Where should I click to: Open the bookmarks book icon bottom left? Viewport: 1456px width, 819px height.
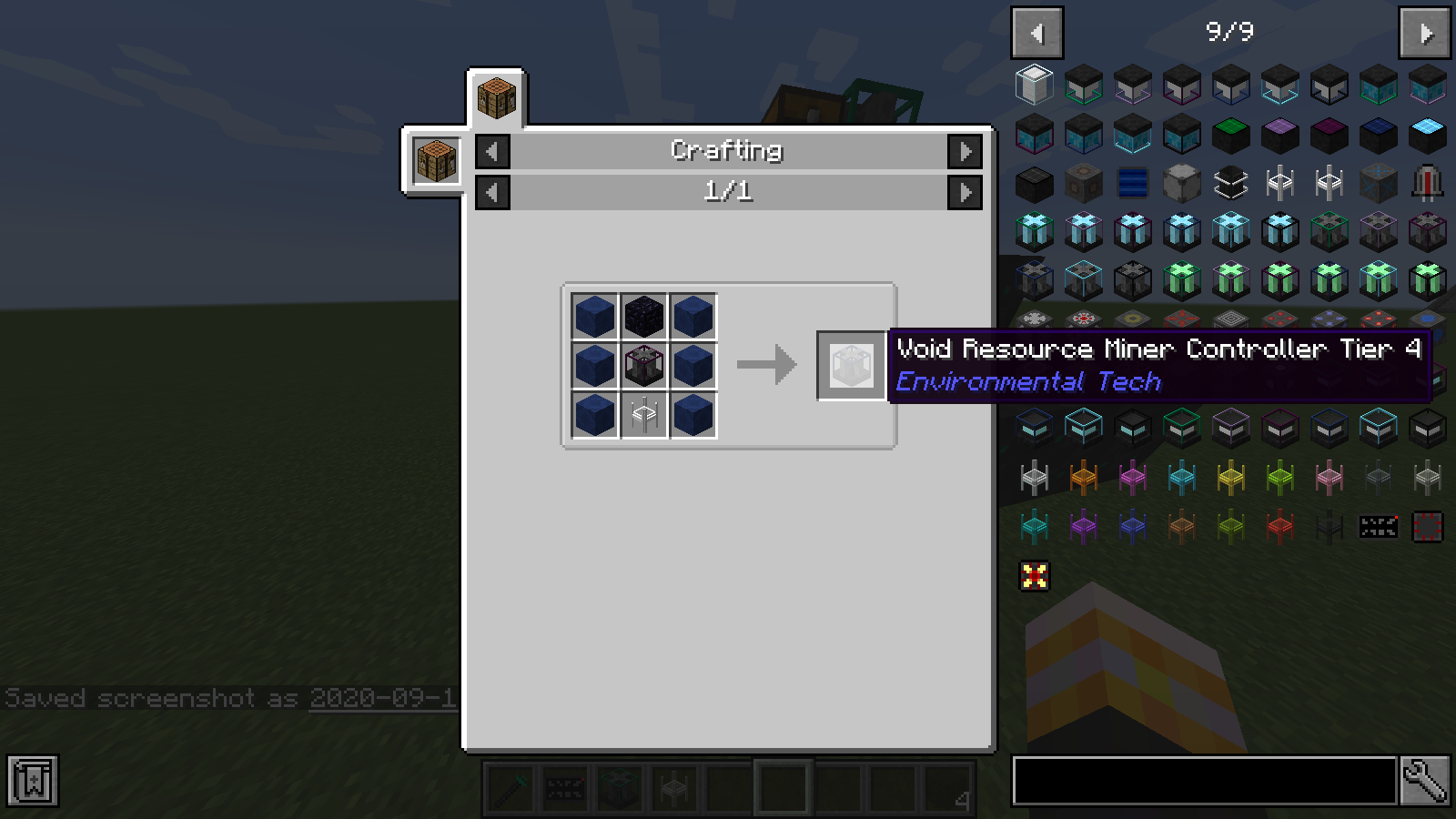[33, 780]
